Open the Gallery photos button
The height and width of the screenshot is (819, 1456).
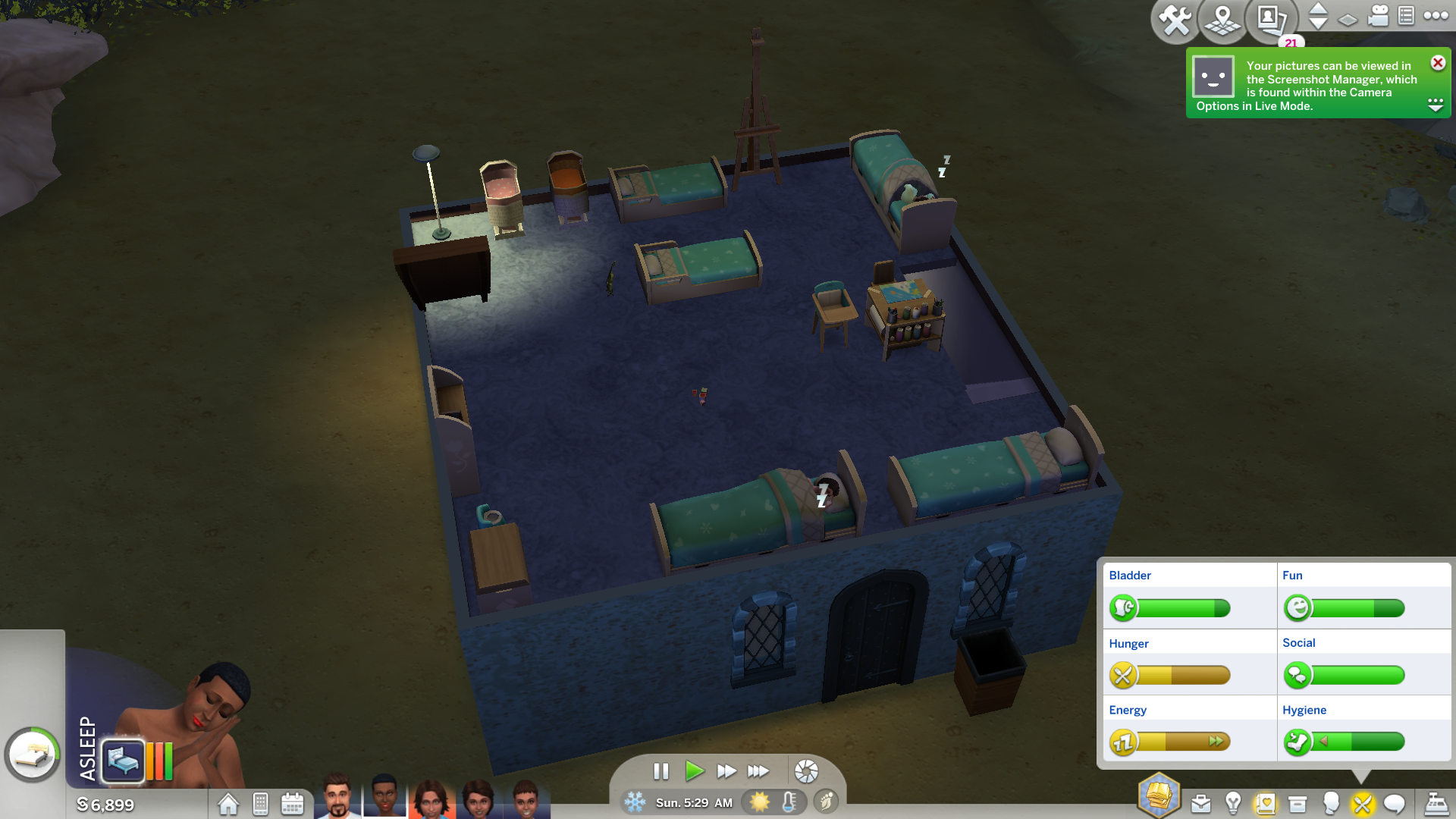[1270, 20]
